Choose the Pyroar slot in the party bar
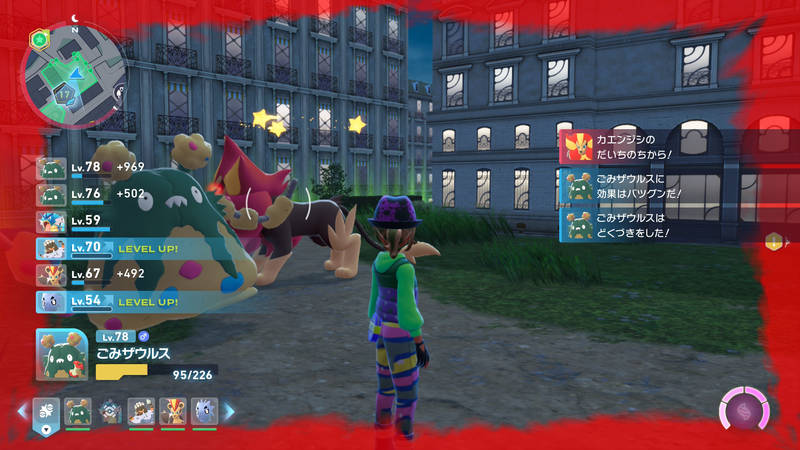The image size is (800, 450). 172,411
